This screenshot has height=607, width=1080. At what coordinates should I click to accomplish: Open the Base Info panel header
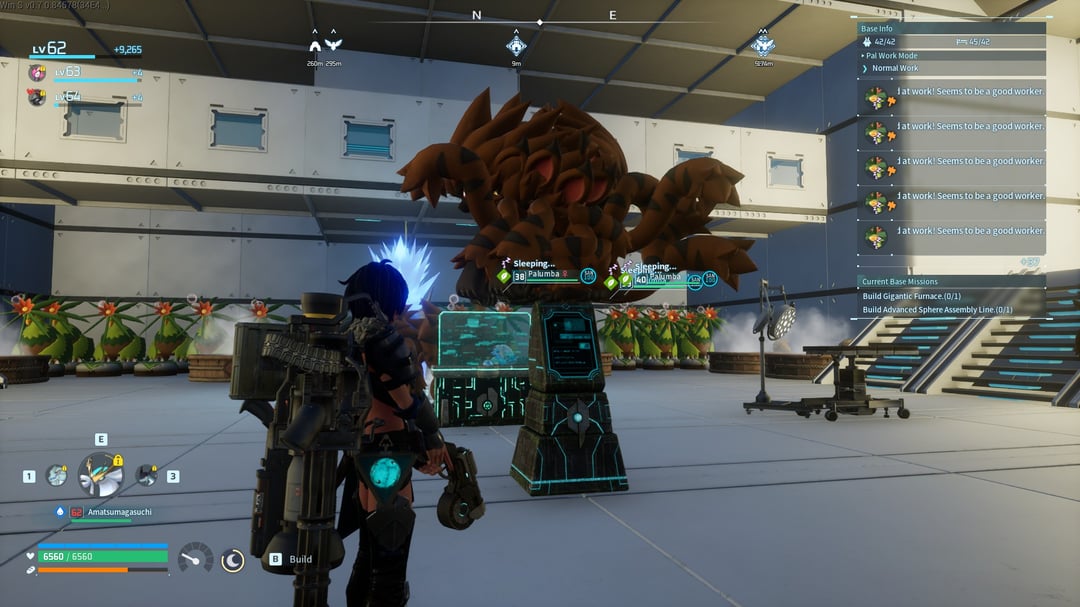click(877, 29)
